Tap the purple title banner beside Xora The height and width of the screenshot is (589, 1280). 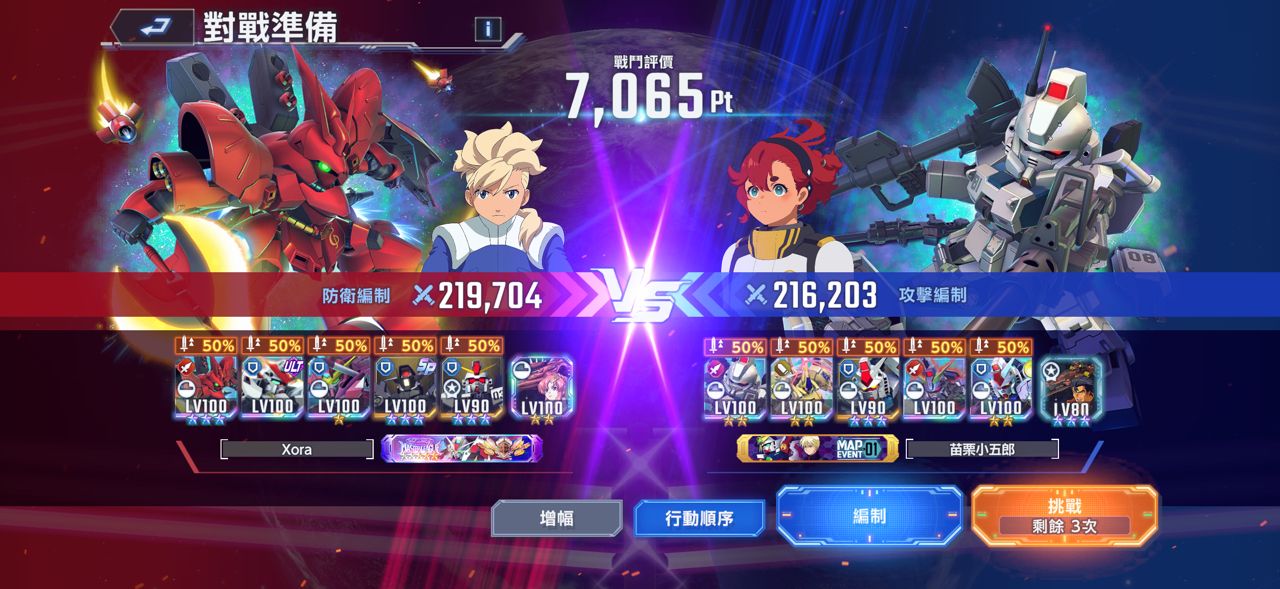point(462,450)
